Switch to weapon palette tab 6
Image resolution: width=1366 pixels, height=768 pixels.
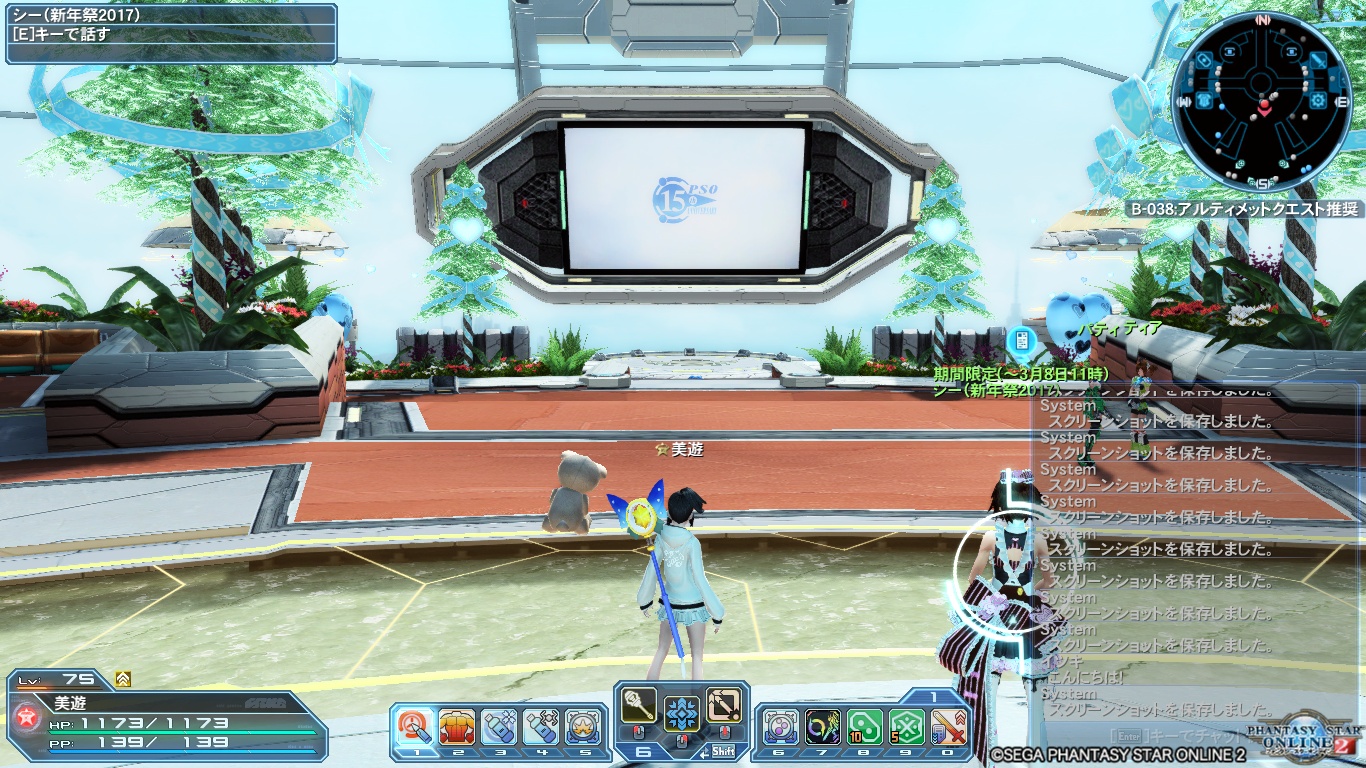pyautogui.click(x=643, y=752)
